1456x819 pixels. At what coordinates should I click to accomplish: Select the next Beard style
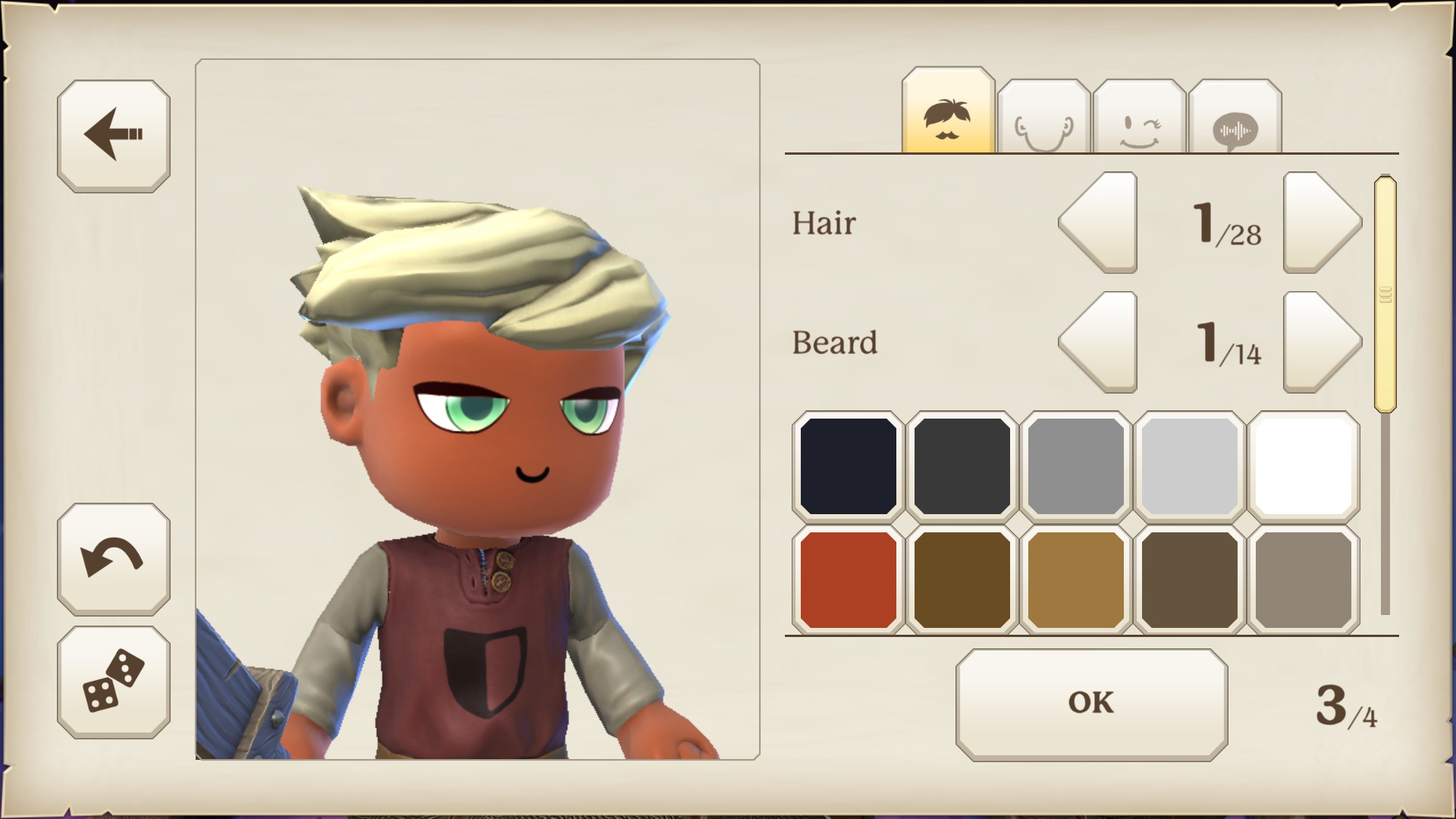click(x=1322, y=342)
